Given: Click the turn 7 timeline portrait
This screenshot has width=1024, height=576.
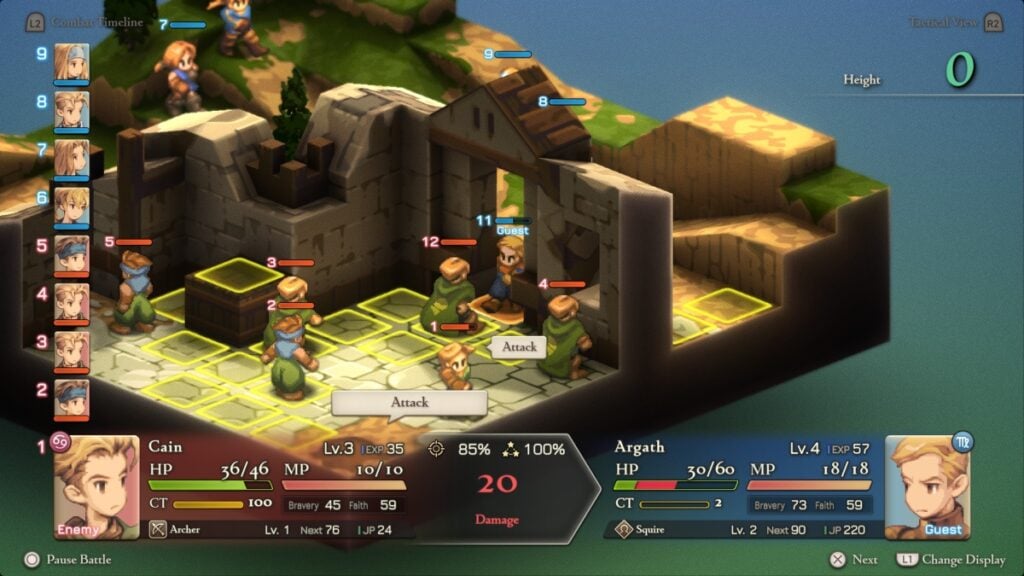Looking at the screenshot, I should pos(71,157).
